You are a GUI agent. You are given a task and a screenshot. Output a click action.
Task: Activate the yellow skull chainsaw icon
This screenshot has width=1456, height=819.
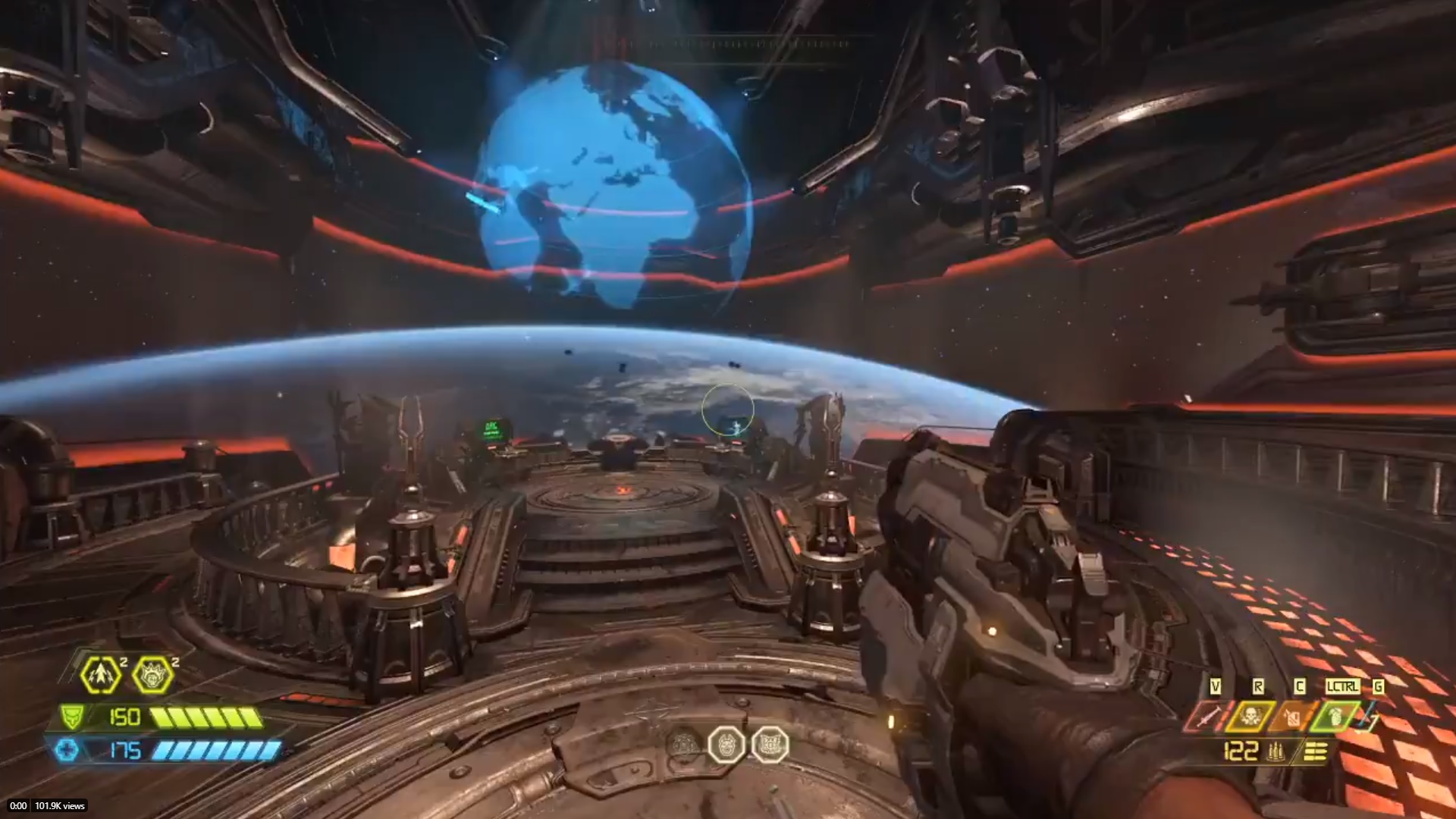[1250, 717]
